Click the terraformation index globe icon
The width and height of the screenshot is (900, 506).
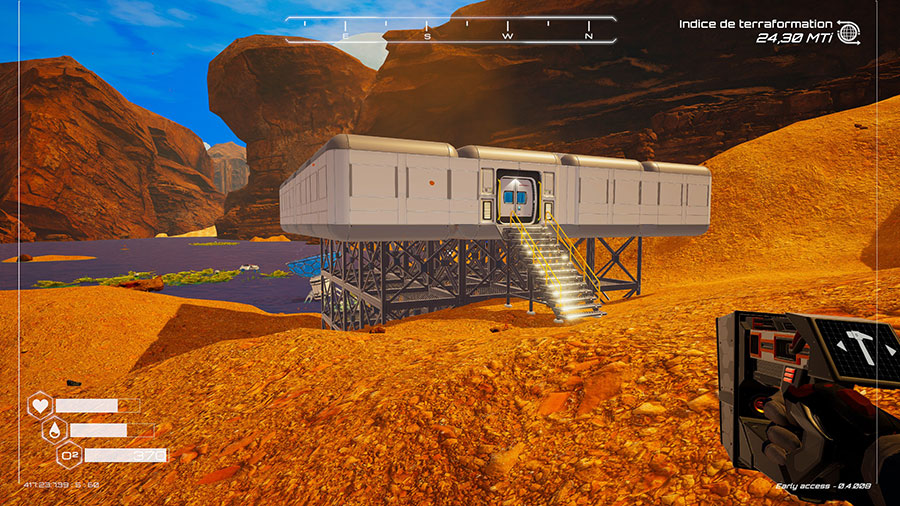click(x=848, y=32)
